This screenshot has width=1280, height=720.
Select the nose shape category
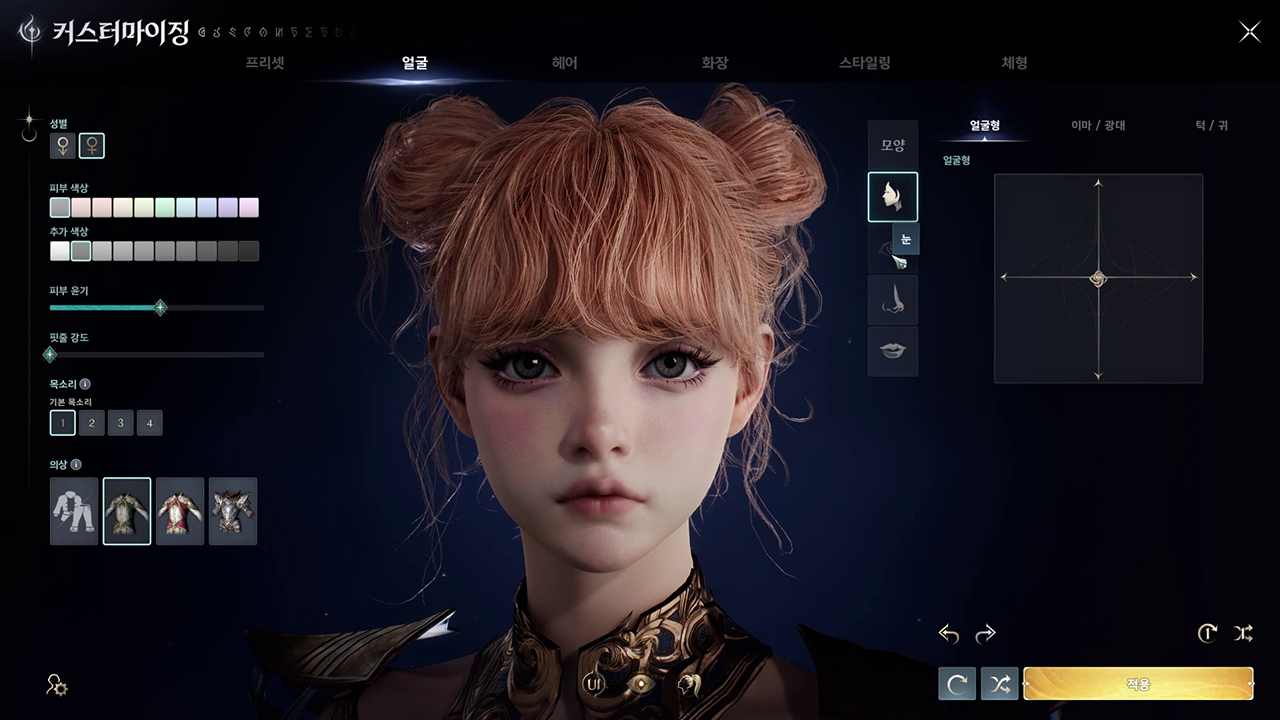pyautogui.click(x=893, y=301)
